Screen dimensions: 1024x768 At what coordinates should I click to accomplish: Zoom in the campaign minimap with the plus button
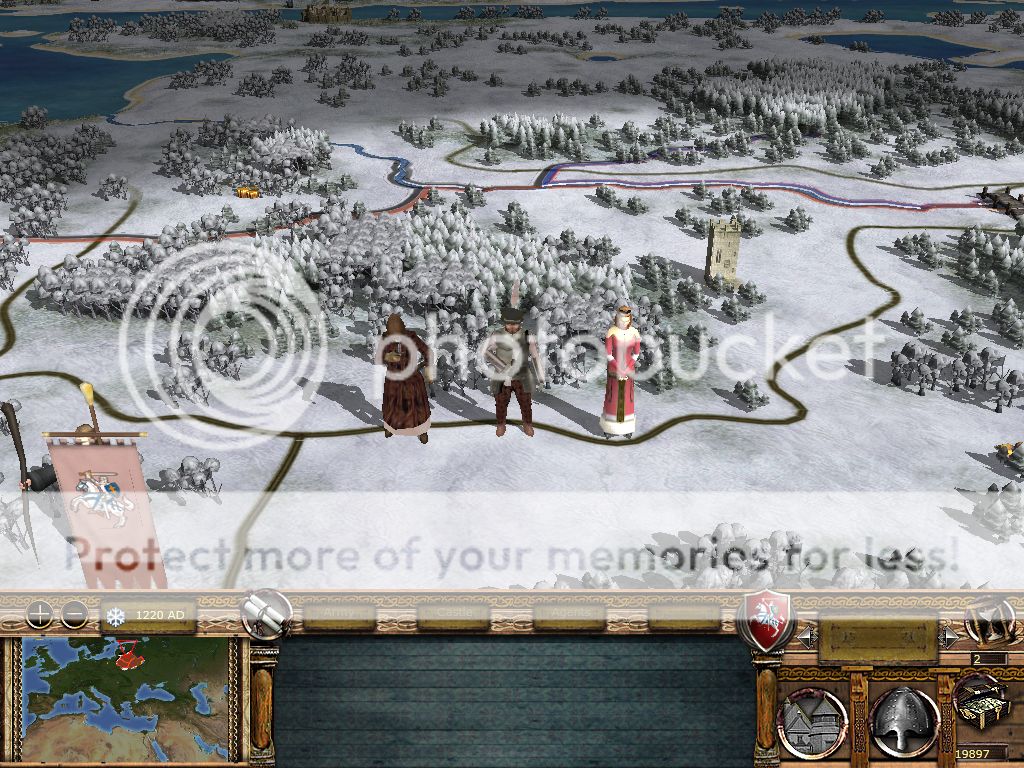click(x=39, y=615)
